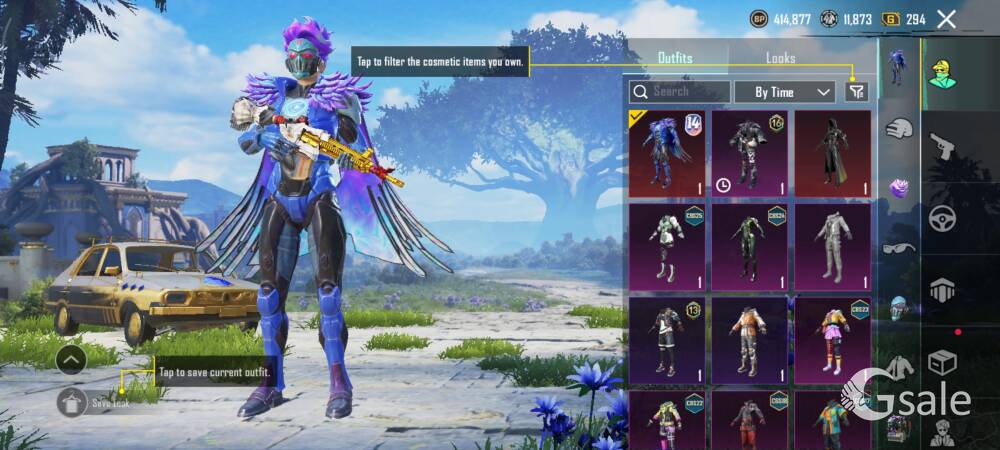The image size is (1000, 450).
Task: Open the vehicle steering wheel section
Action: pyautogui.click(x=942, y=218)
